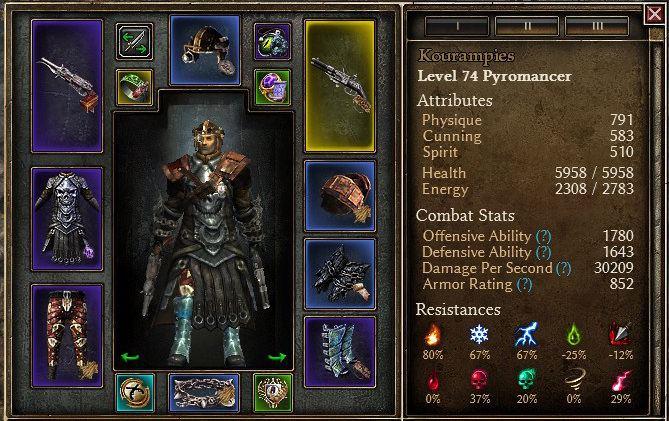Screen dimensions: 669x421
Task: Select the purple gem ring slot
Action: click(x=271, y=88)
